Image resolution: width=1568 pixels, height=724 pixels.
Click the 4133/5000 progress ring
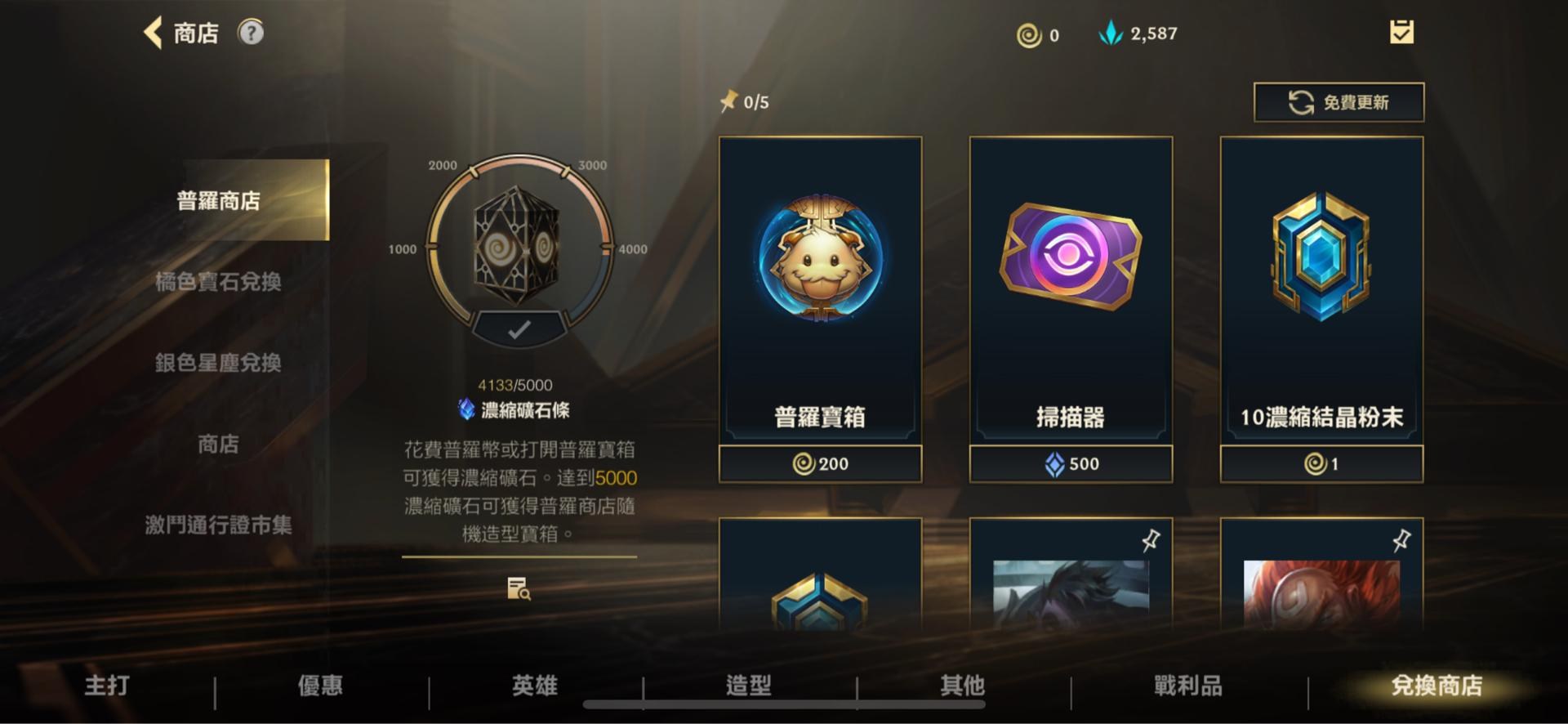[517, 245]
